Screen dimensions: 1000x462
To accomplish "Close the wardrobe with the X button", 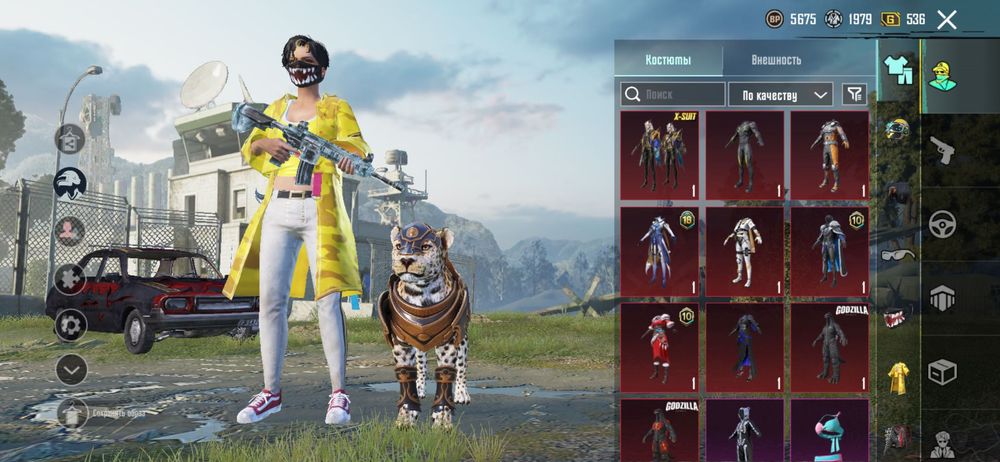I will coord(947,19).
